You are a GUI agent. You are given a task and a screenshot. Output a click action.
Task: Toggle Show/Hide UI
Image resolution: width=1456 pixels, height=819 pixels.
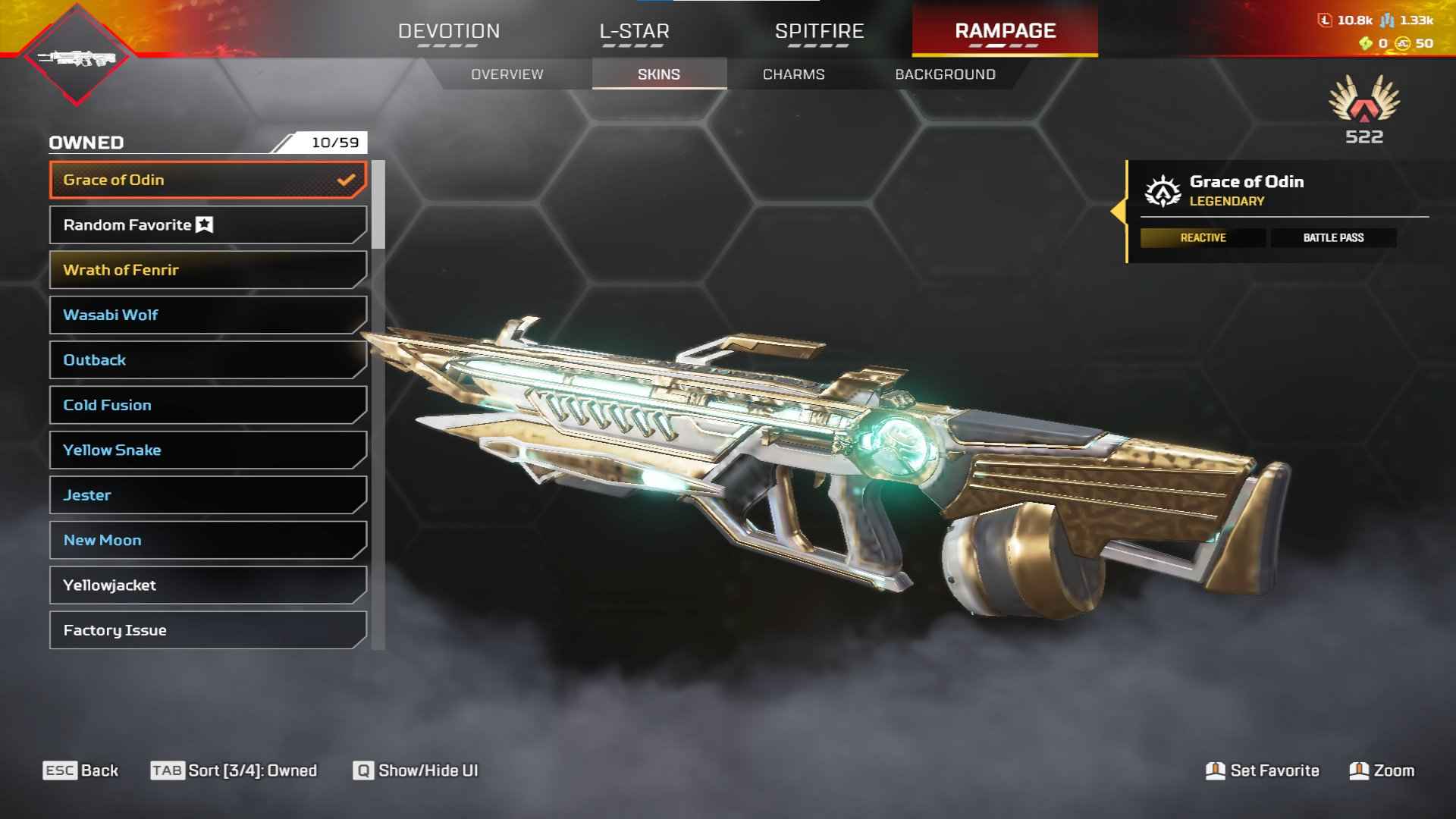[416, 770]
